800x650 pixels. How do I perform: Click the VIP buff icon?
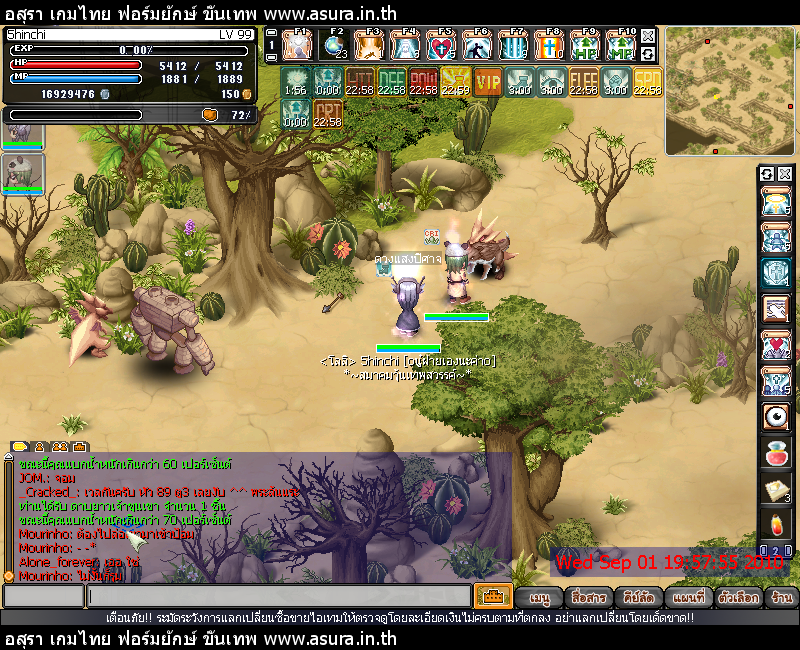tap(488, 81)
